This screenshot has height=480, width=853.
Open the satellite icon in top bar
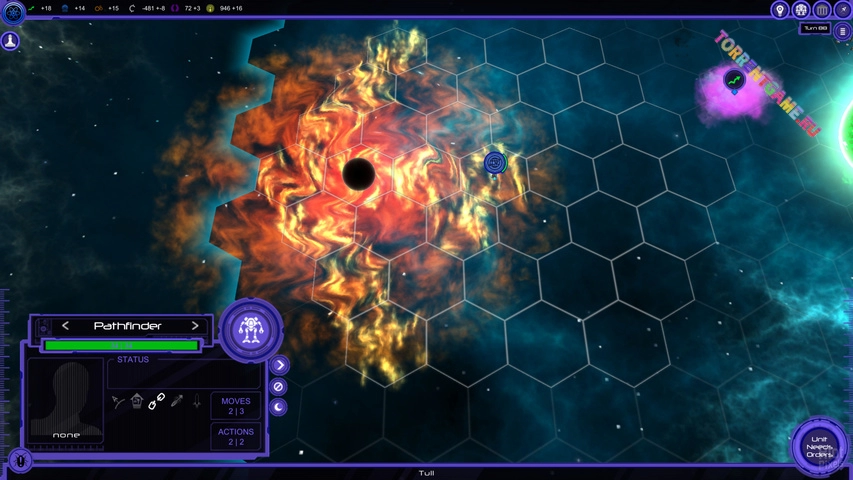[842, 10]
